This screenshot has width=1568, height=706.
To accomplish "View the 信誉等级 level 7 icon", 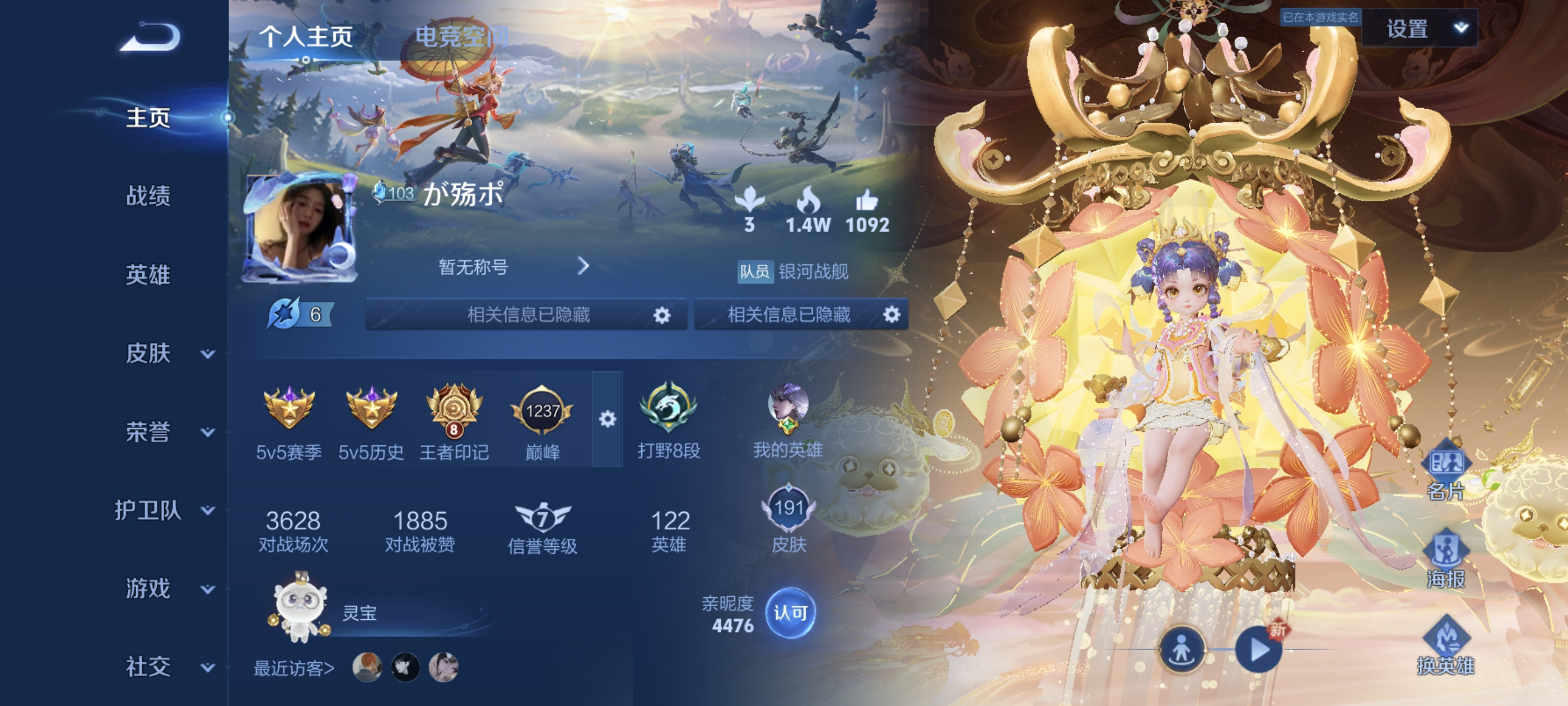I will 544,518.
